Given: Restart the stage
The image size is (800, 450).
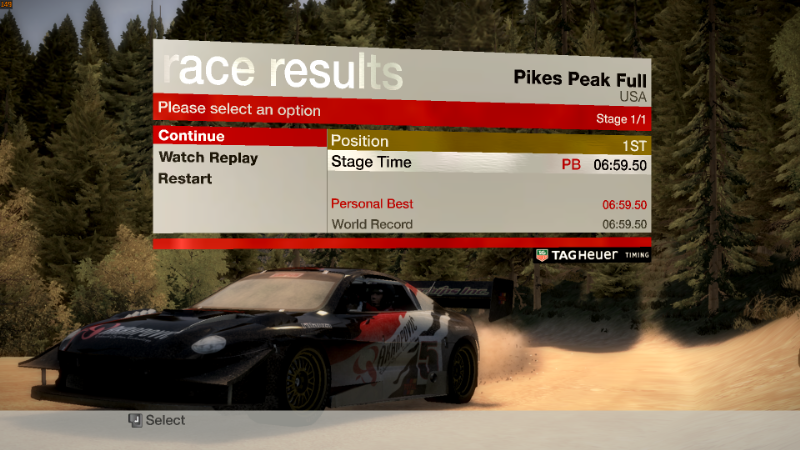Looking at the screenshot, I should click(x=185, y=179).
